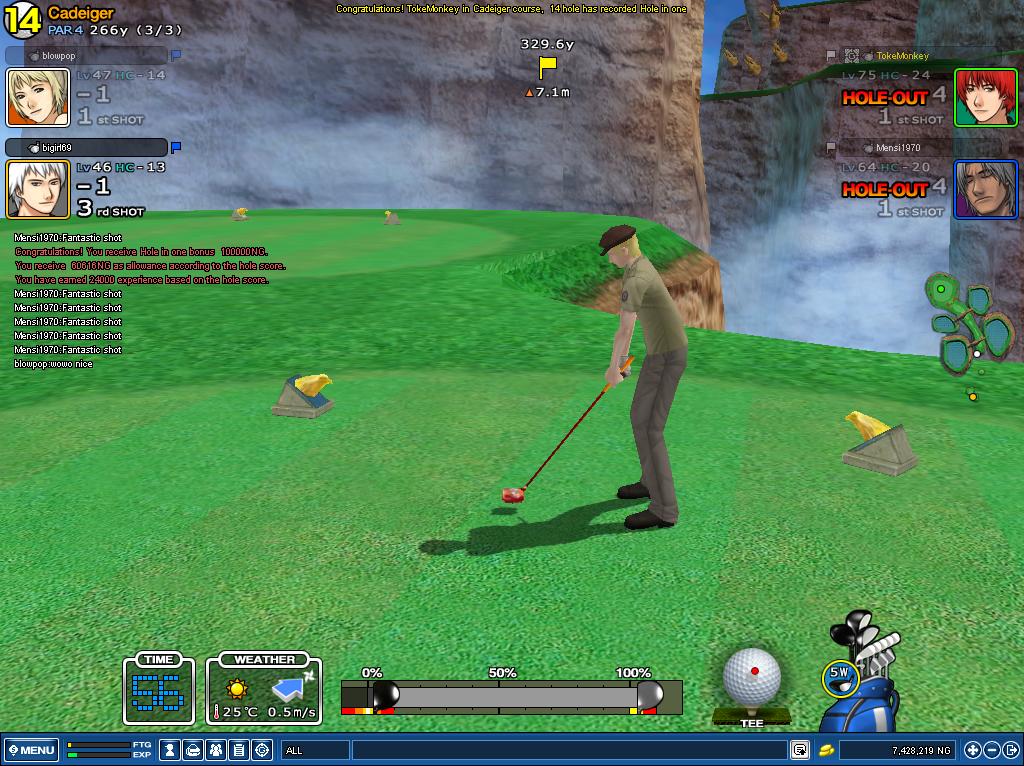Click the chat text input box
This screenshot has width=1024, height=766.
[x=568, y=750]
